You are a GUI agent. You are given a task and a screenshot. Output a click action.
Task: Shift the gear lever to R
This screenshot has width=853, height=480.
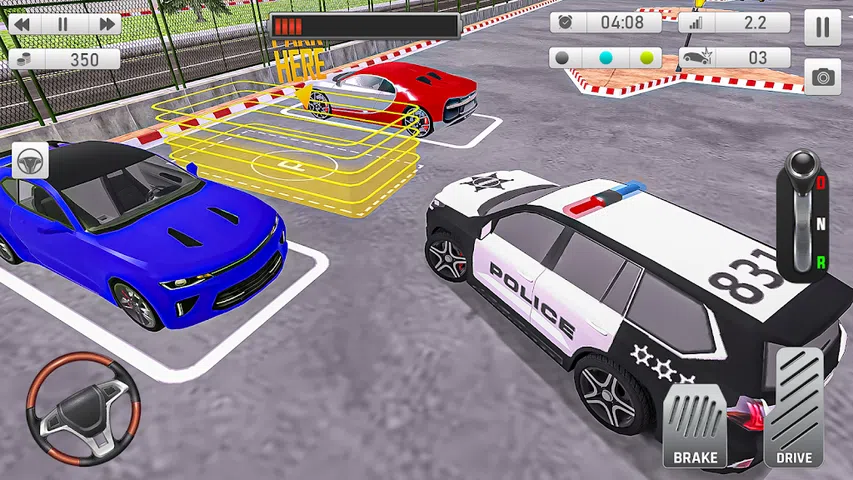point(821,263)
